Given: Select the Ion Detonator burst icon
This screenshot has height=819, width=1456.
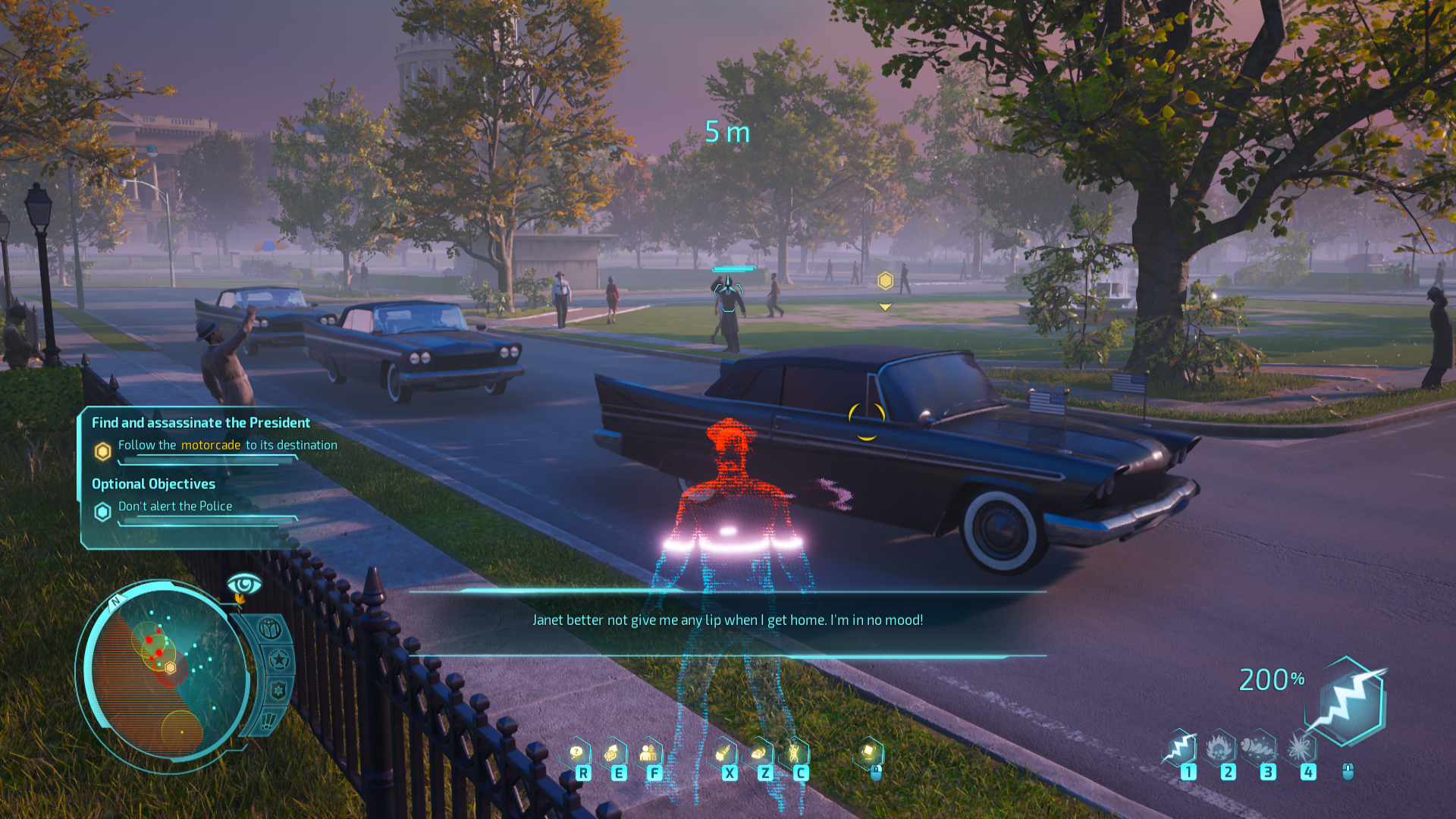Looking at the screenshot, I should pyautogui.click(x=1300, y=748).
